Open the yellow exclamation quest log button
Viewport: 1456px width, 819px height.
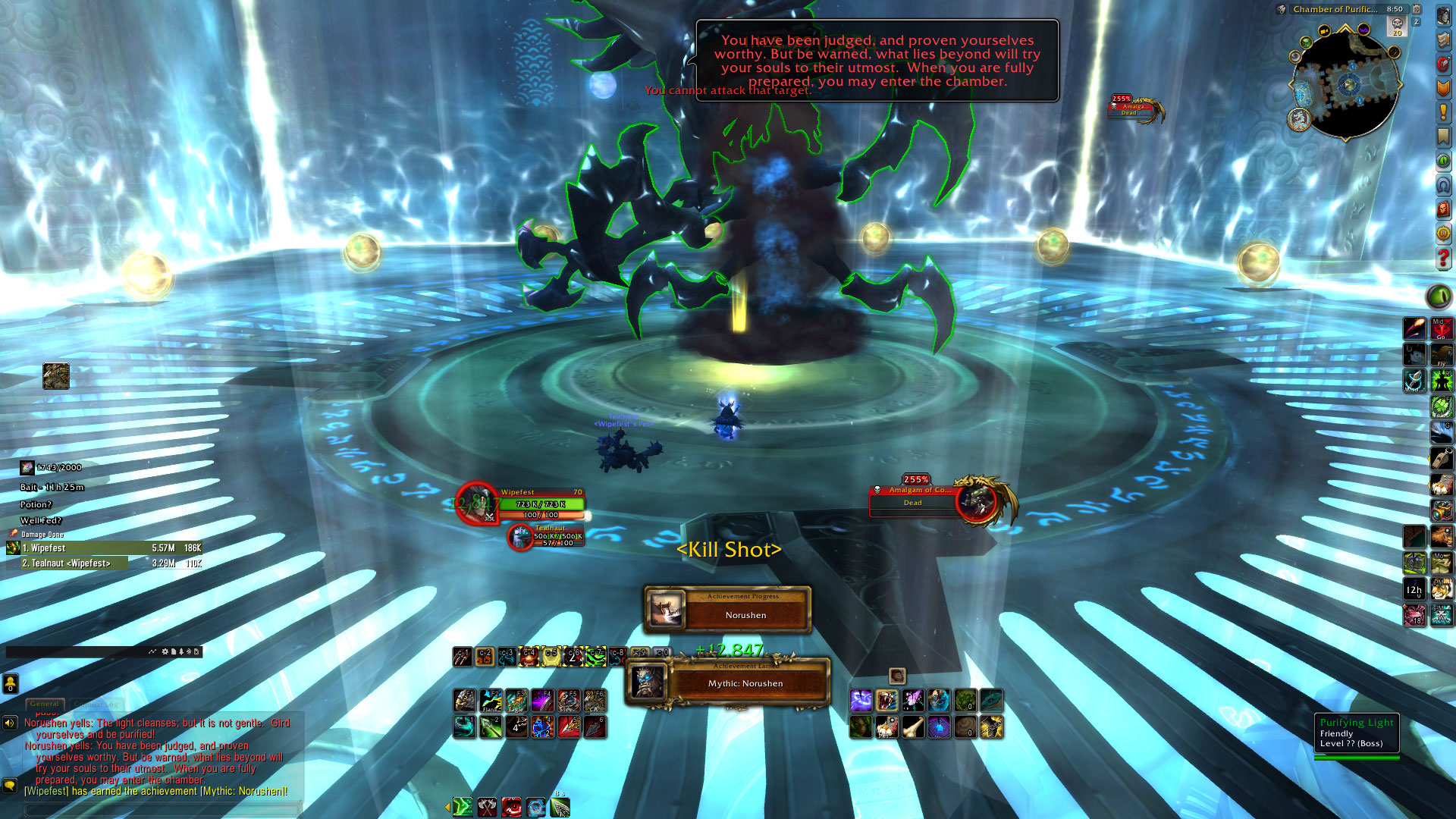point(1443,113)
